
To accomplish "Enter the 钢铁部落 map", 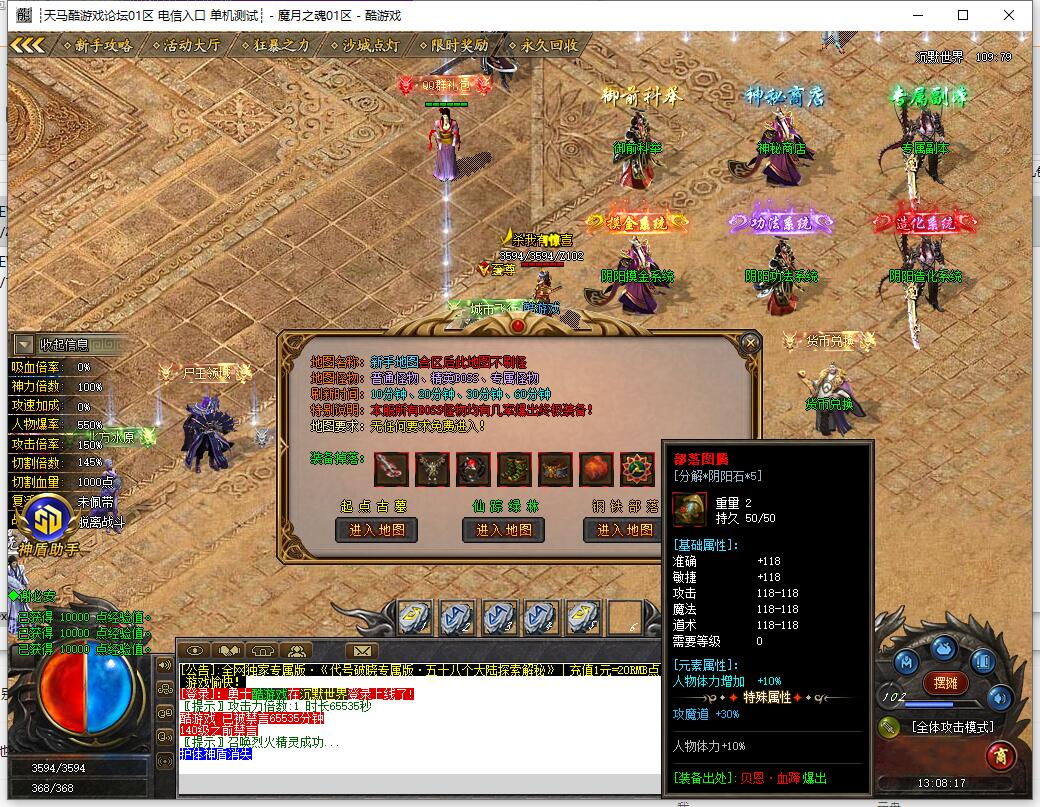I will [625, 530].
